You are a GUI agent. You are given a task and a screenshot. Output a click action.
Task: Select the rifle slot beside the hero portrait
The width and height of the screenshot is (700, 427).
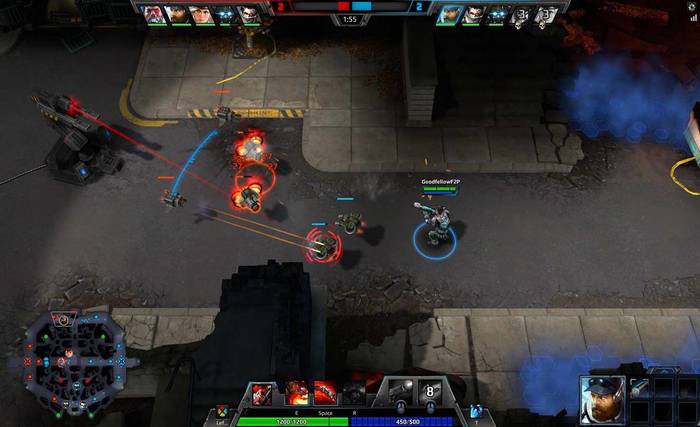click(639, 386)
